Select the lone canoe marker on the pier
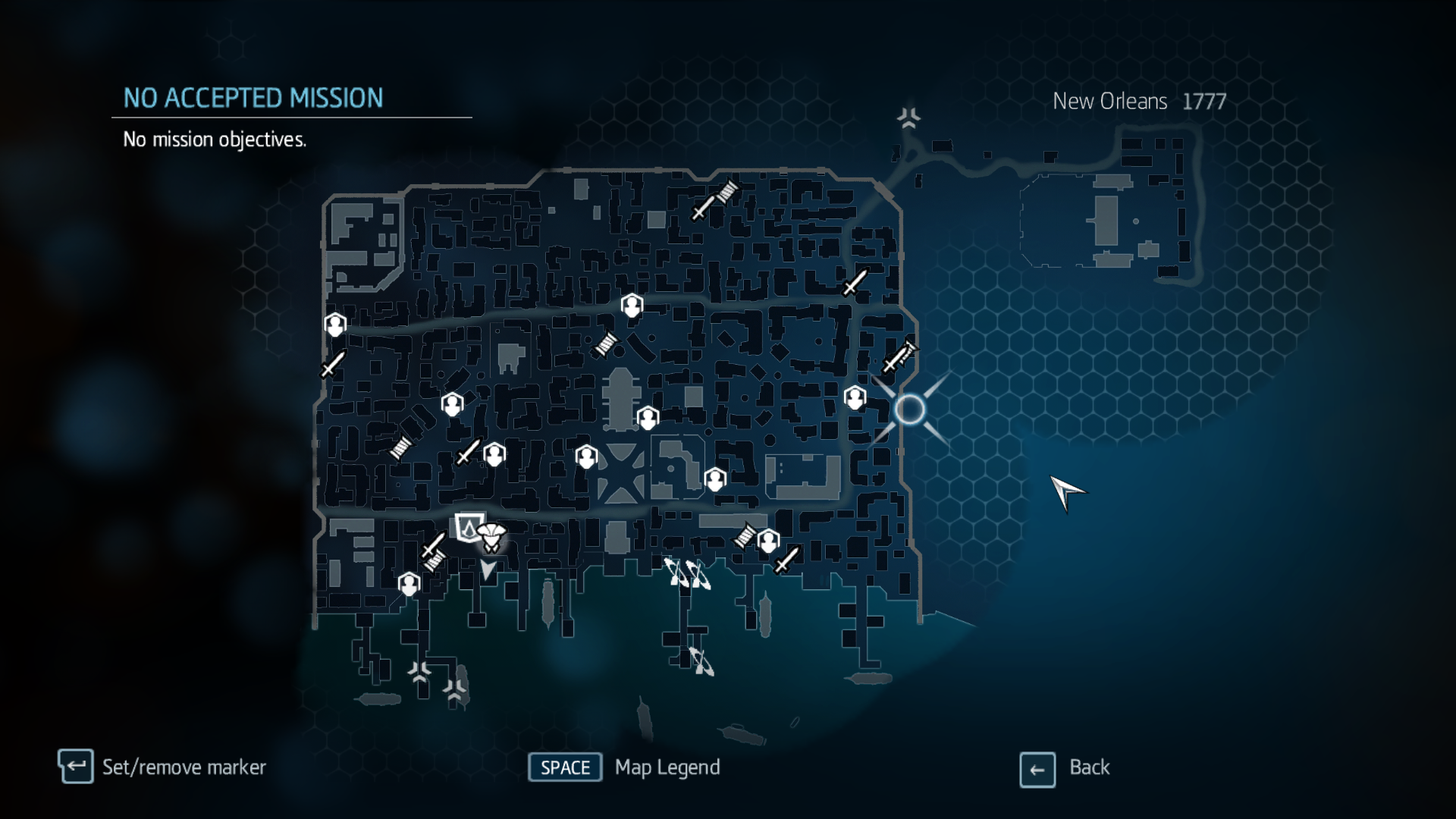The image size is (1456, 819). [701, 661]
